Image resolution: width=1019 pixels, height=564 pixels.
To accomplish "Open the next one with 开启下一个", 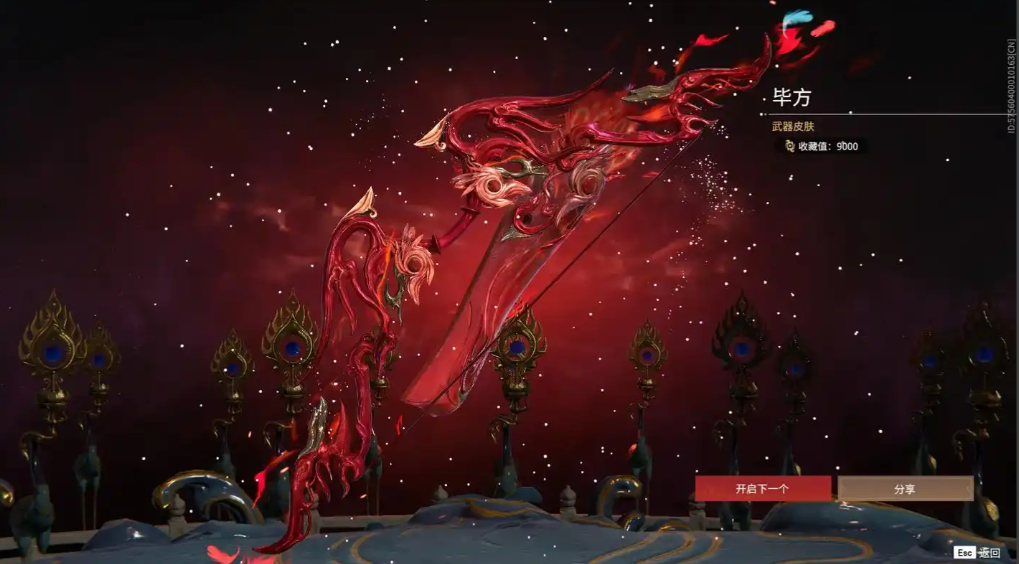I will [763, 489].
